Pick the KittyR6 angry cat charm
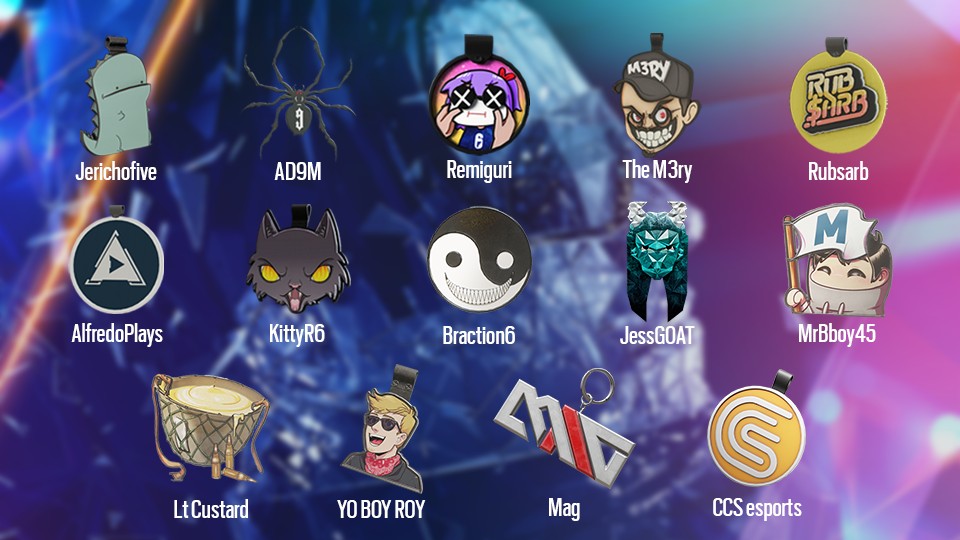The image size is (960, 540). coord(297,265)
